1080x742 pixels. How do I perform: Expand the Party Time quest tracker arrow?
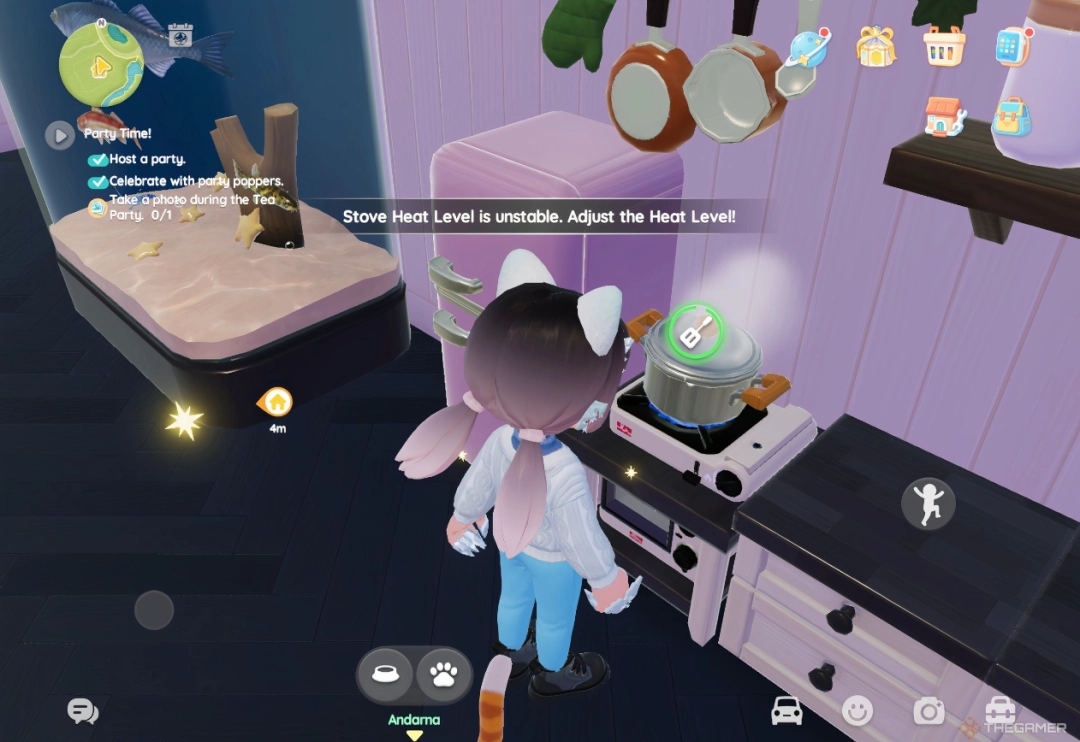click(60, 134)
